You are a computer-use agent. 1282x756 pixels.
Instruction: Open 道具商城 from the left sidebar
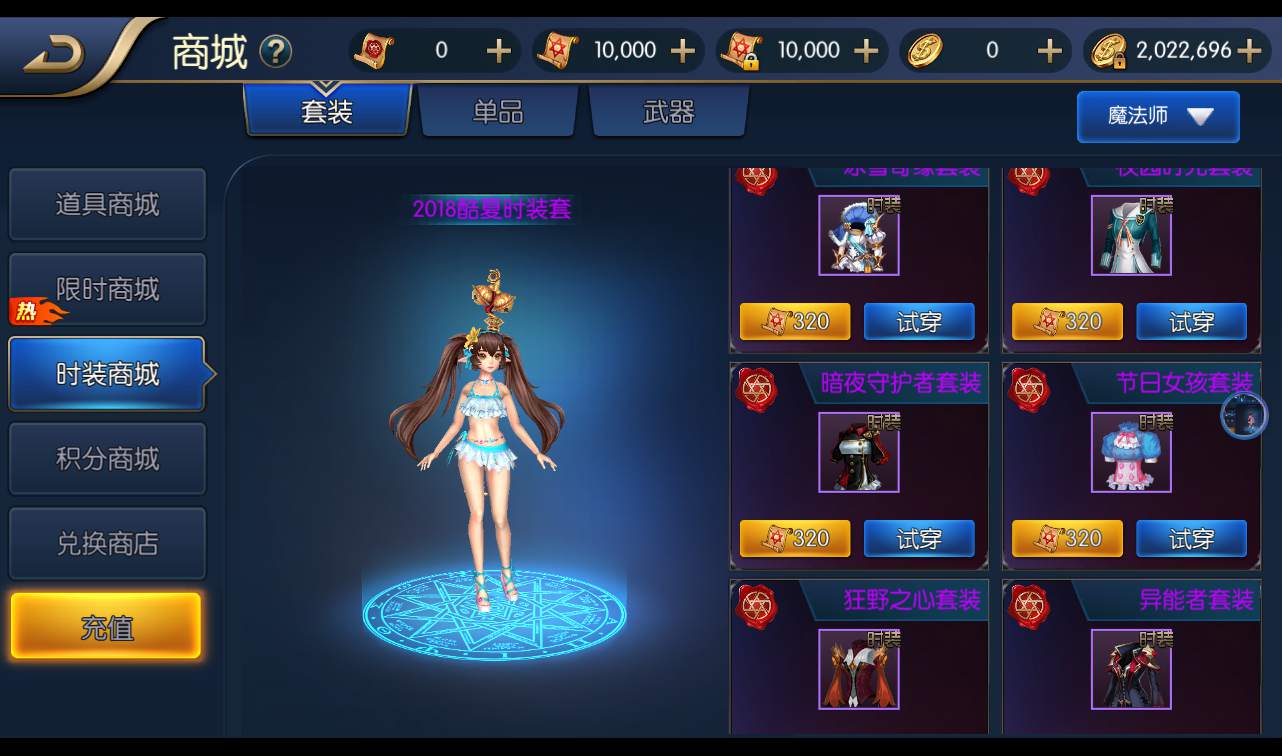107,204
